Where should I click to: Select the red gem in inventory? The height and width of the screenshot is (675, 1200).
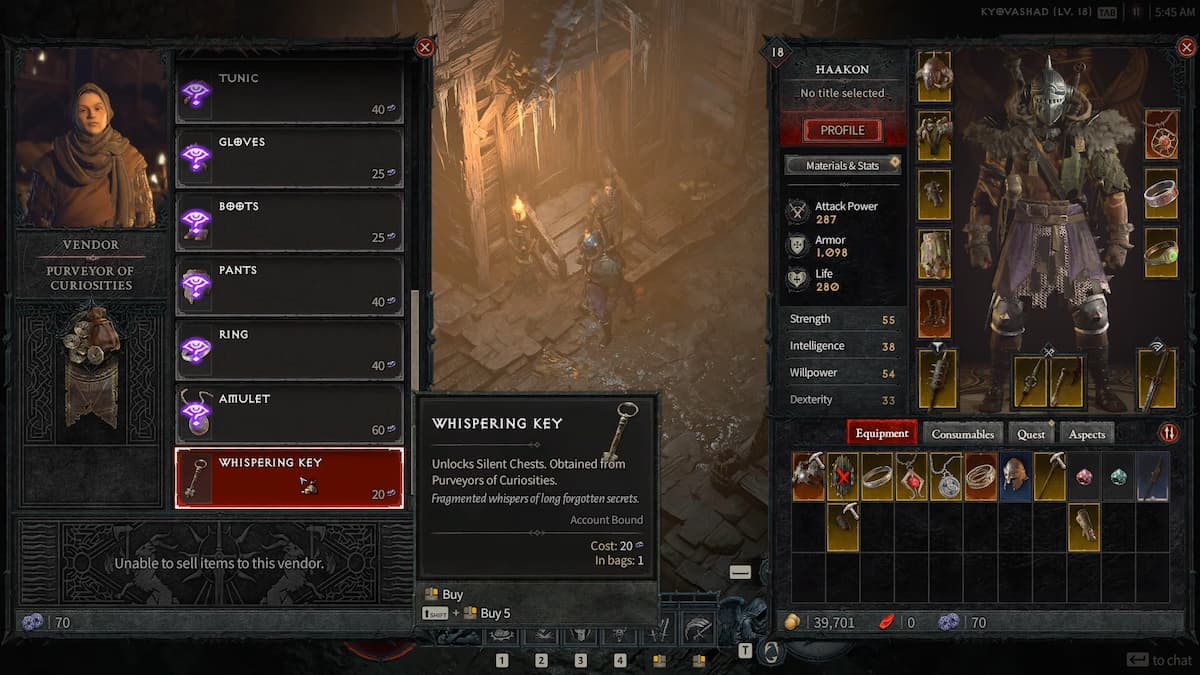[x=1084, y=476]
